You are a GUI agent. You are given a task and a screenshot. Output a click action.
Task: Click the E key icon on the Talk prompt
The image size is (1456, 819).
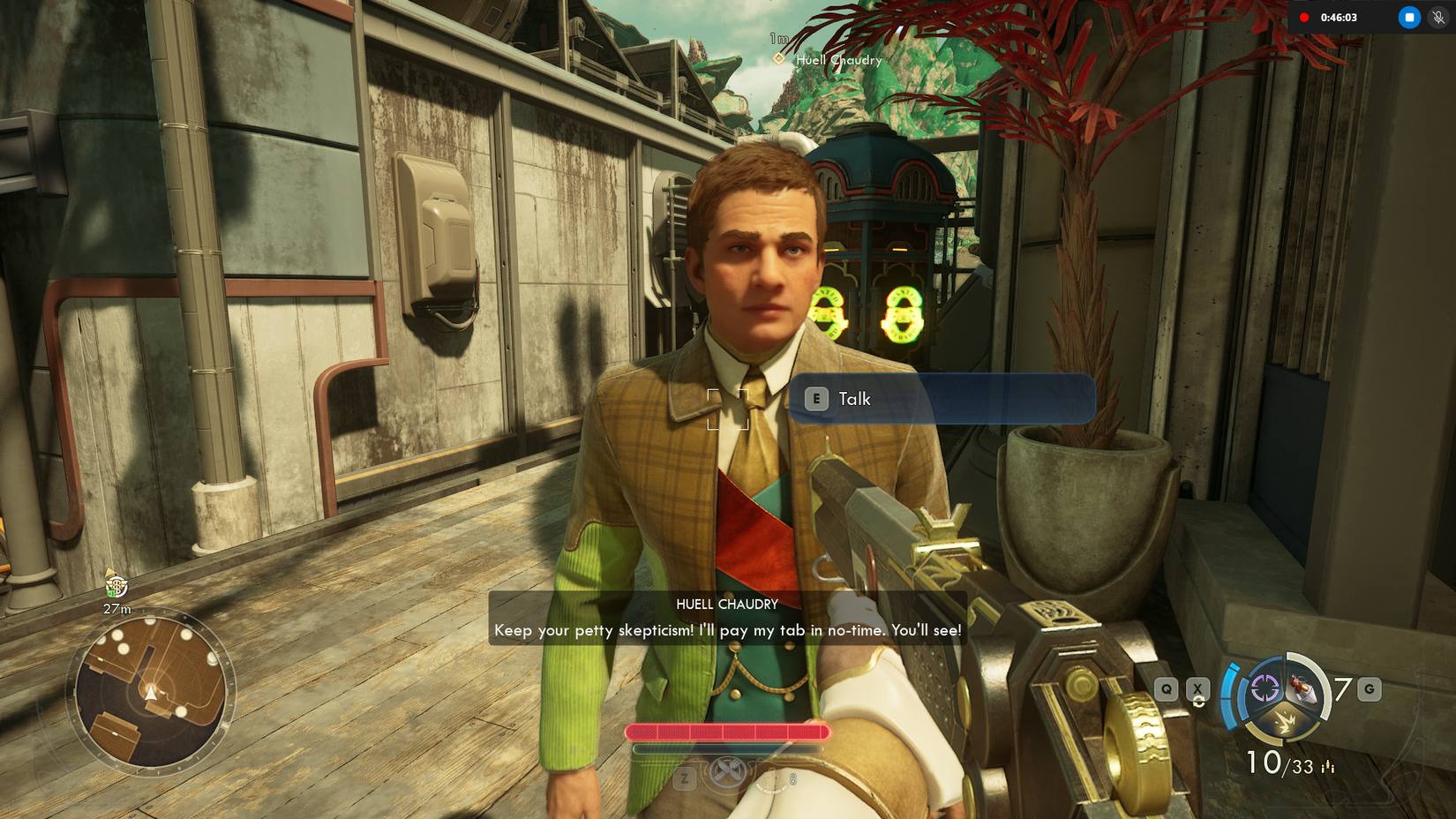(816, 399)
